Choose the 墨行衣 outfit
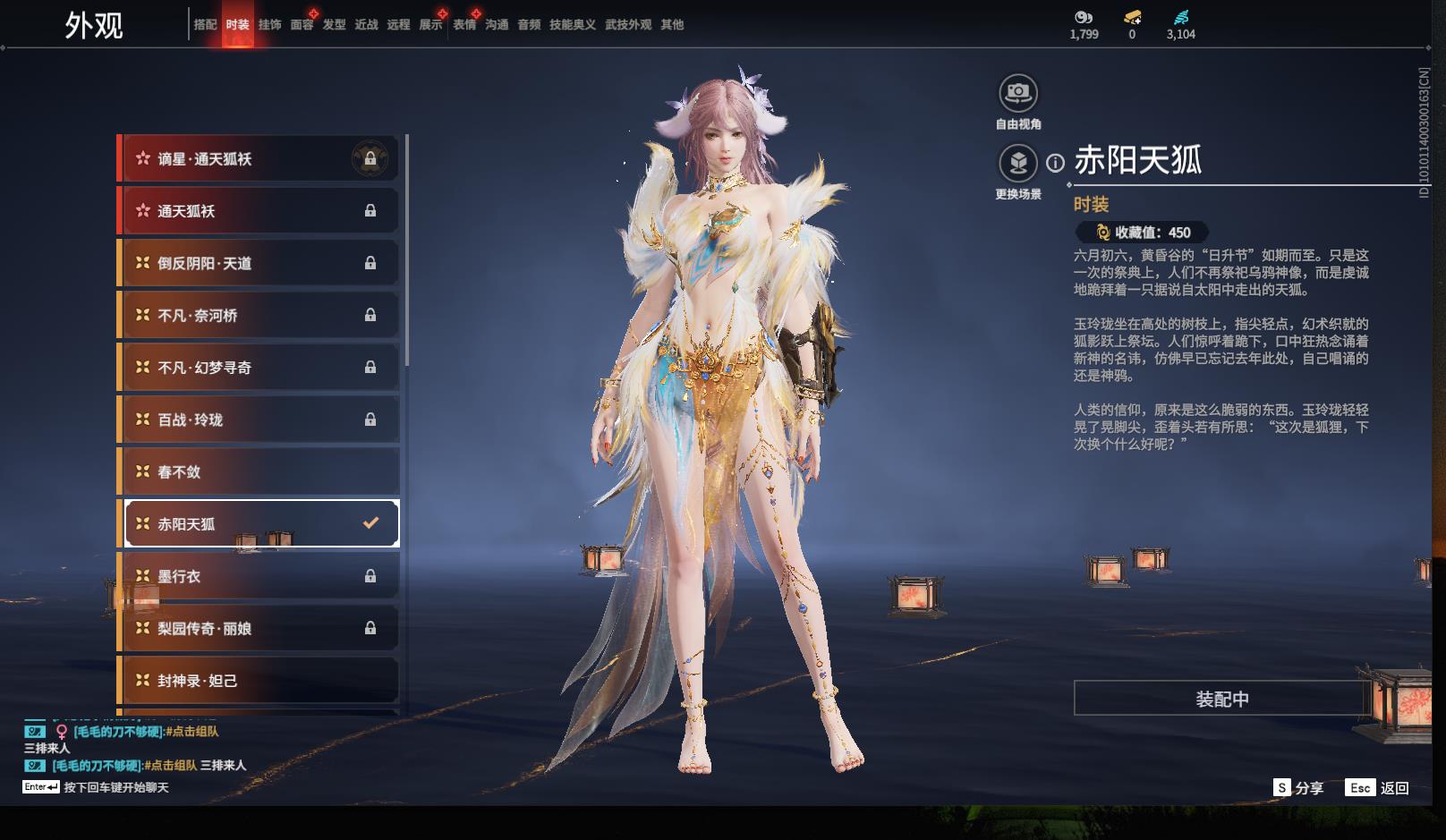The height and width of the screenshot is (840, 1446). (259, 576)
